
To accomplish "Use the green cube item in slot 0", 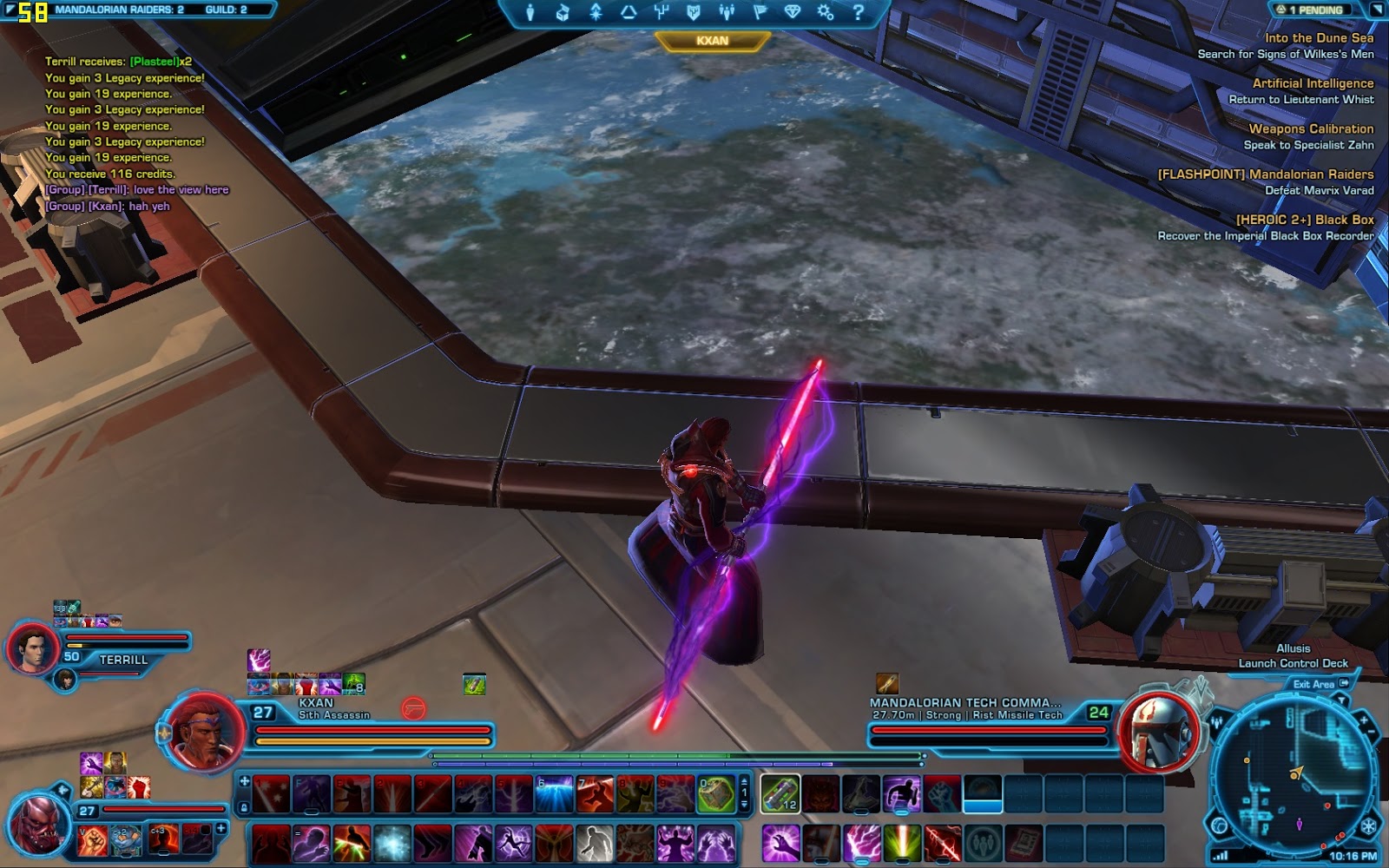I will pyautogui.click(x=716, y=794).
